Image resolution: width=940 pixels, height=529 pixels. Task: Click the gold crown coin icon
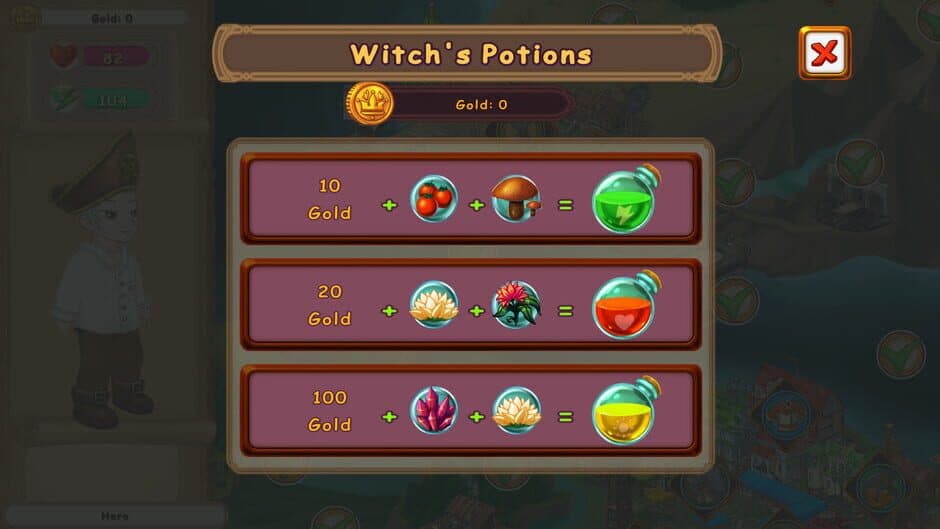(370, 103)
